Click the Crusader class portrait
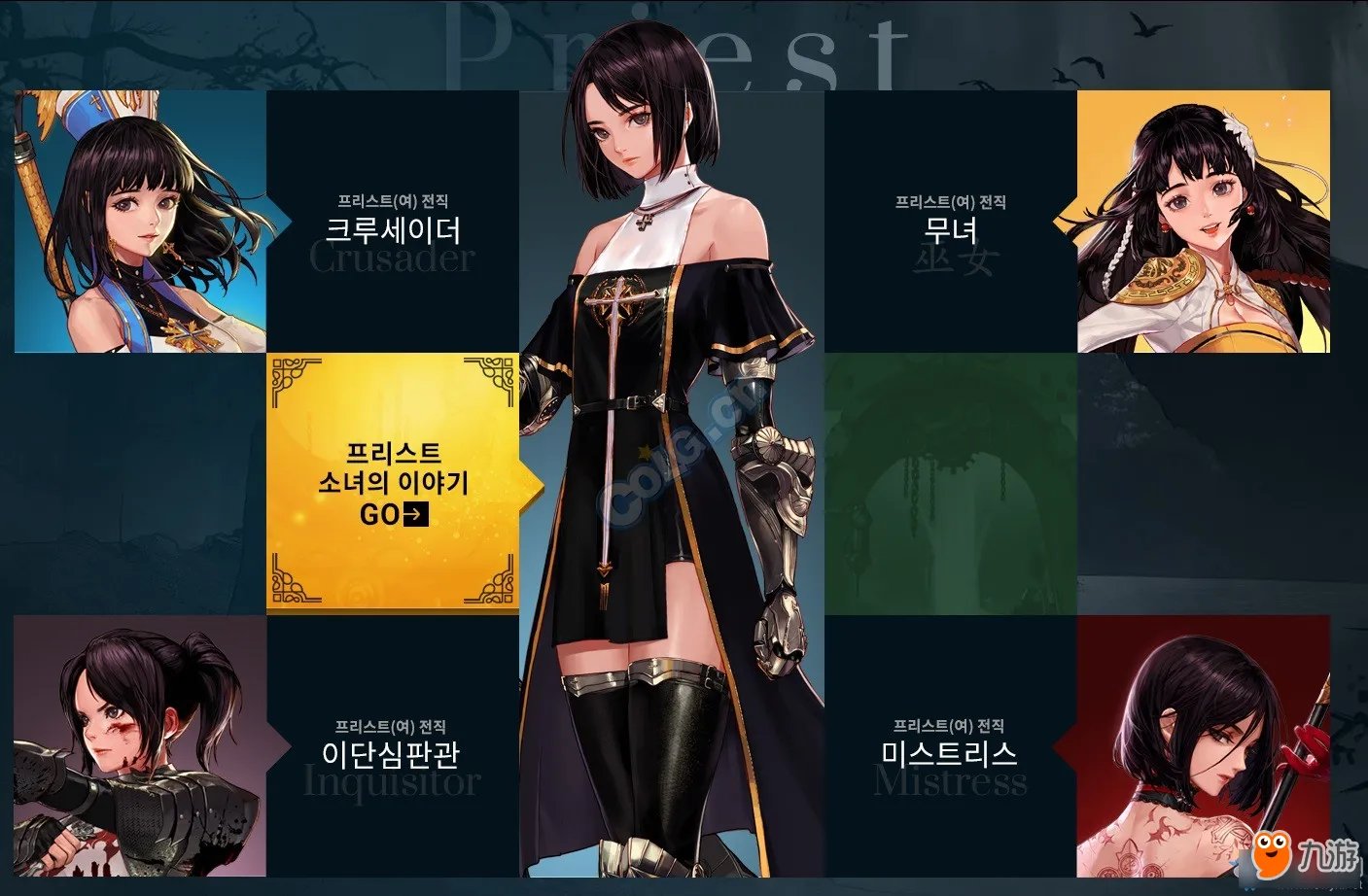This screenshot has height=896, width=1368. (x=136, y=219)
